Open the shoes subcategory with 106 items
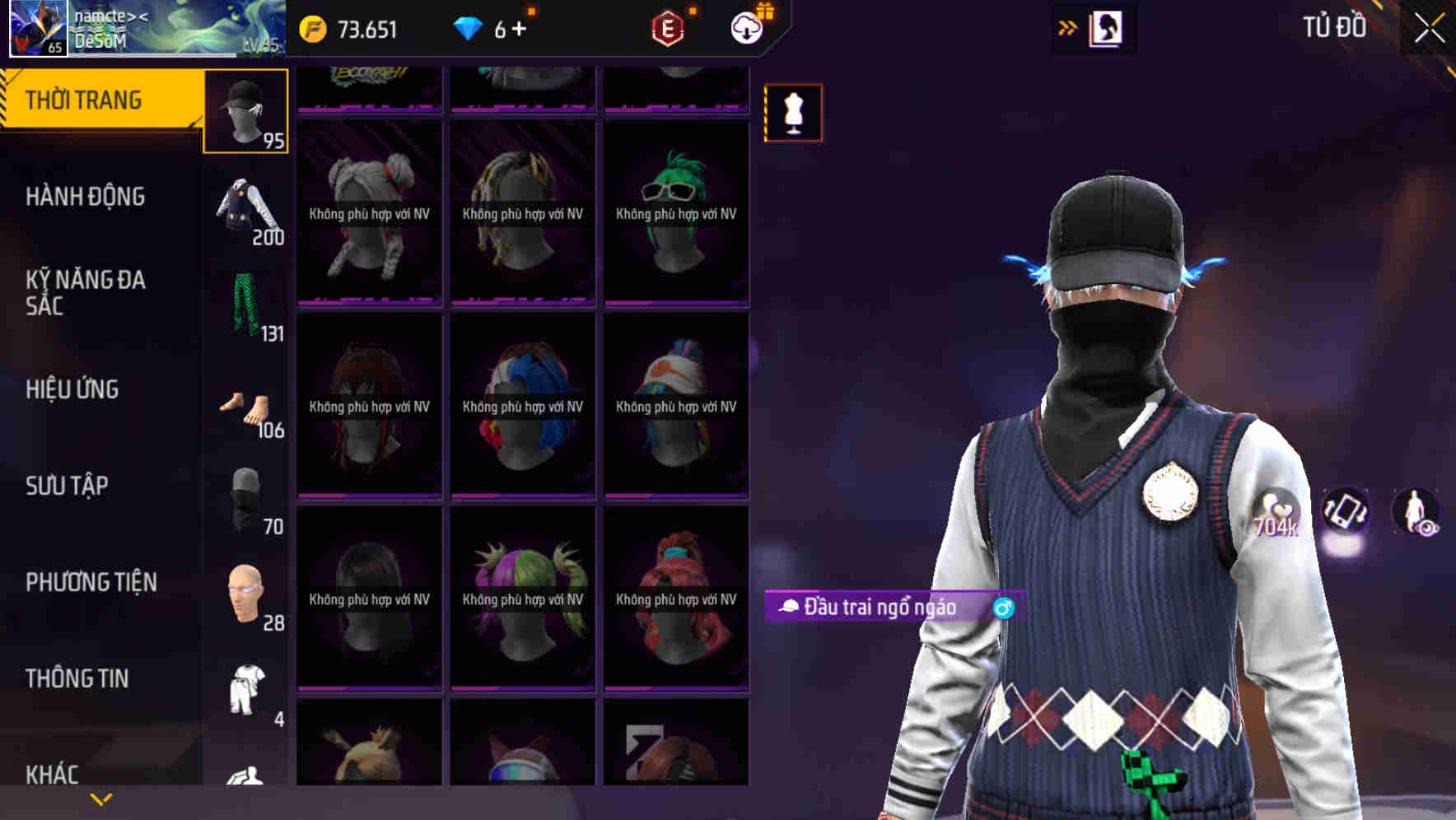This screenshot has height=820, width=1456. [x=245, y=405]
